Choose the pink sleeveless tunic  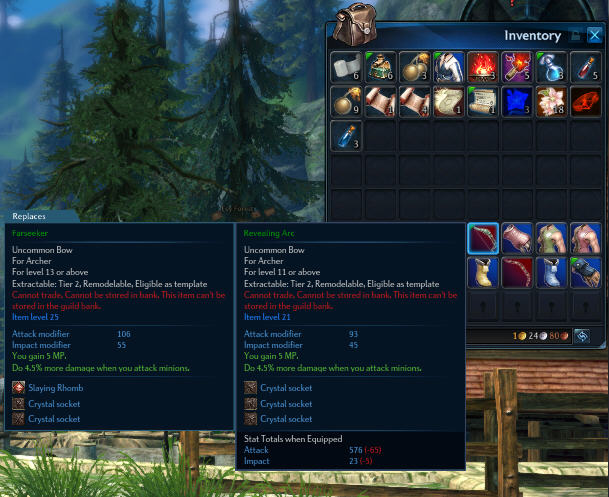click(x=585, y=238)
